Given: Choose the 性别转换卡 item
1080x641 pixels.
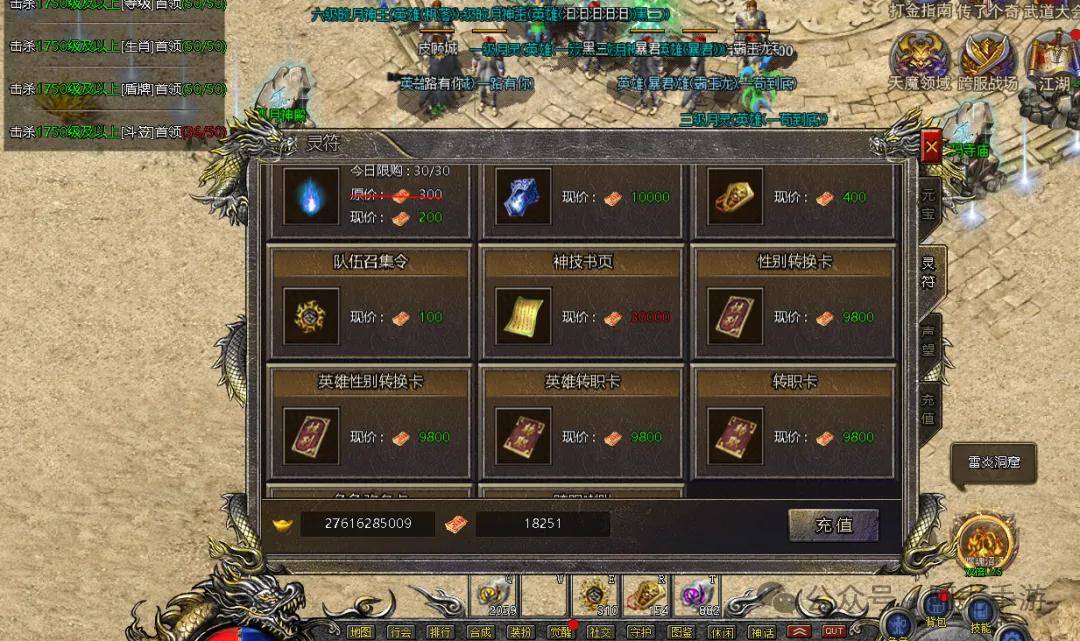Looking at the screenshot, I should coord(735,316).
